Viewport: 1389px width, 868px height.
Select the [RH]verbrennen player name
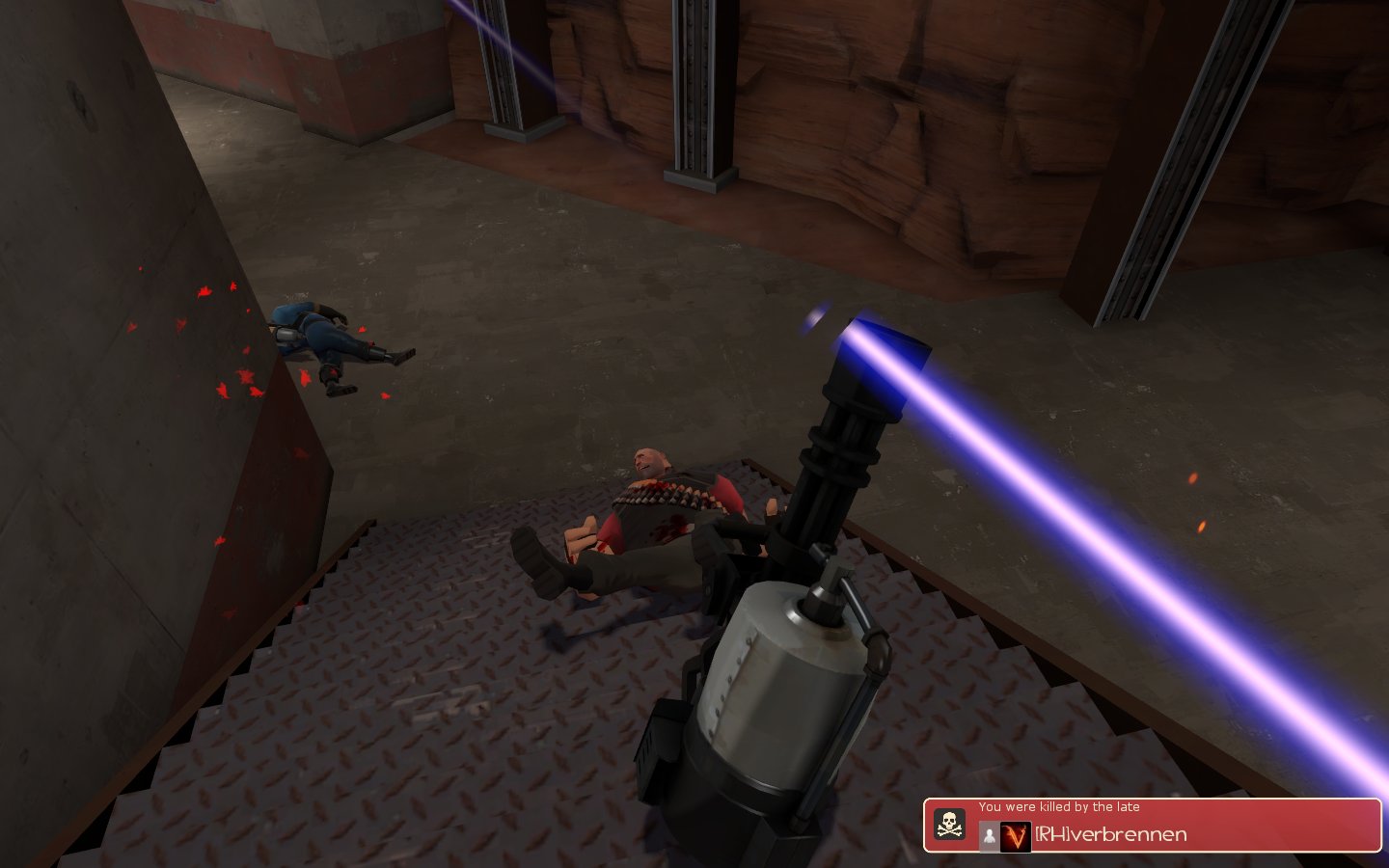pos(1110,835)
